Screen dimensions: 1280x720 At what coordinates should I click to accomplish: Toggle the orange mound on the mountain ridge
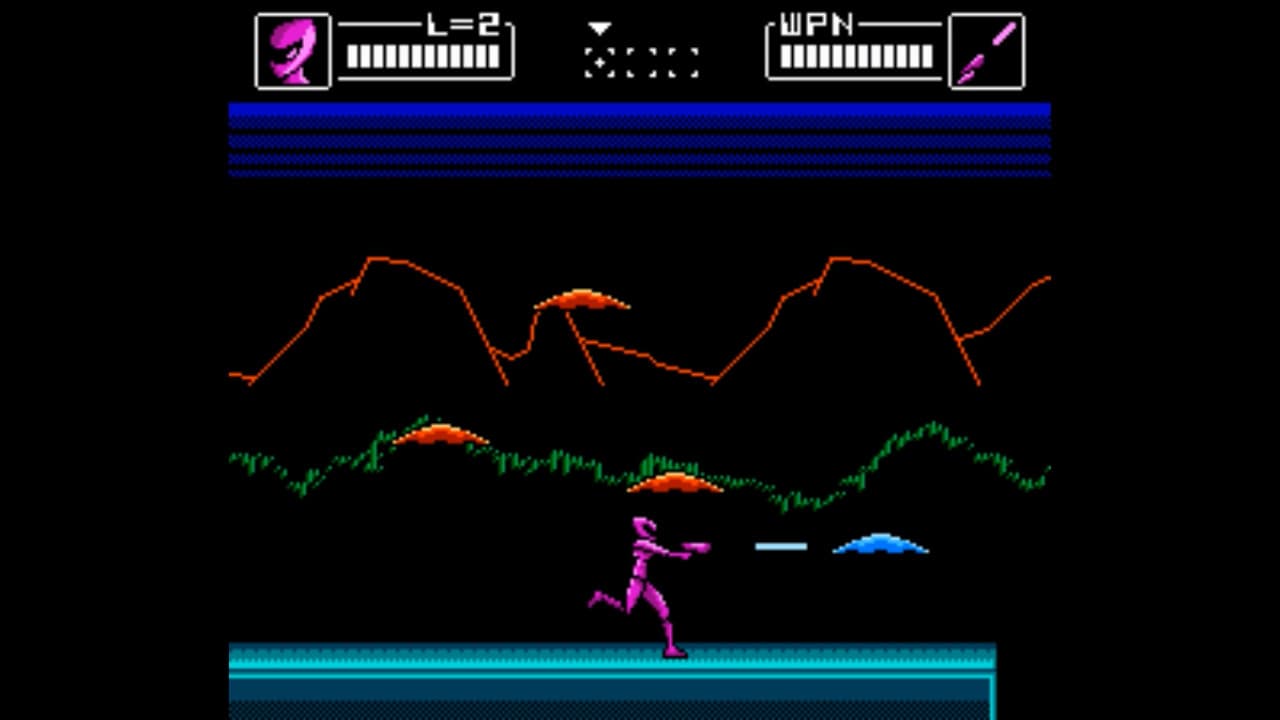click(x=580, y=300)
